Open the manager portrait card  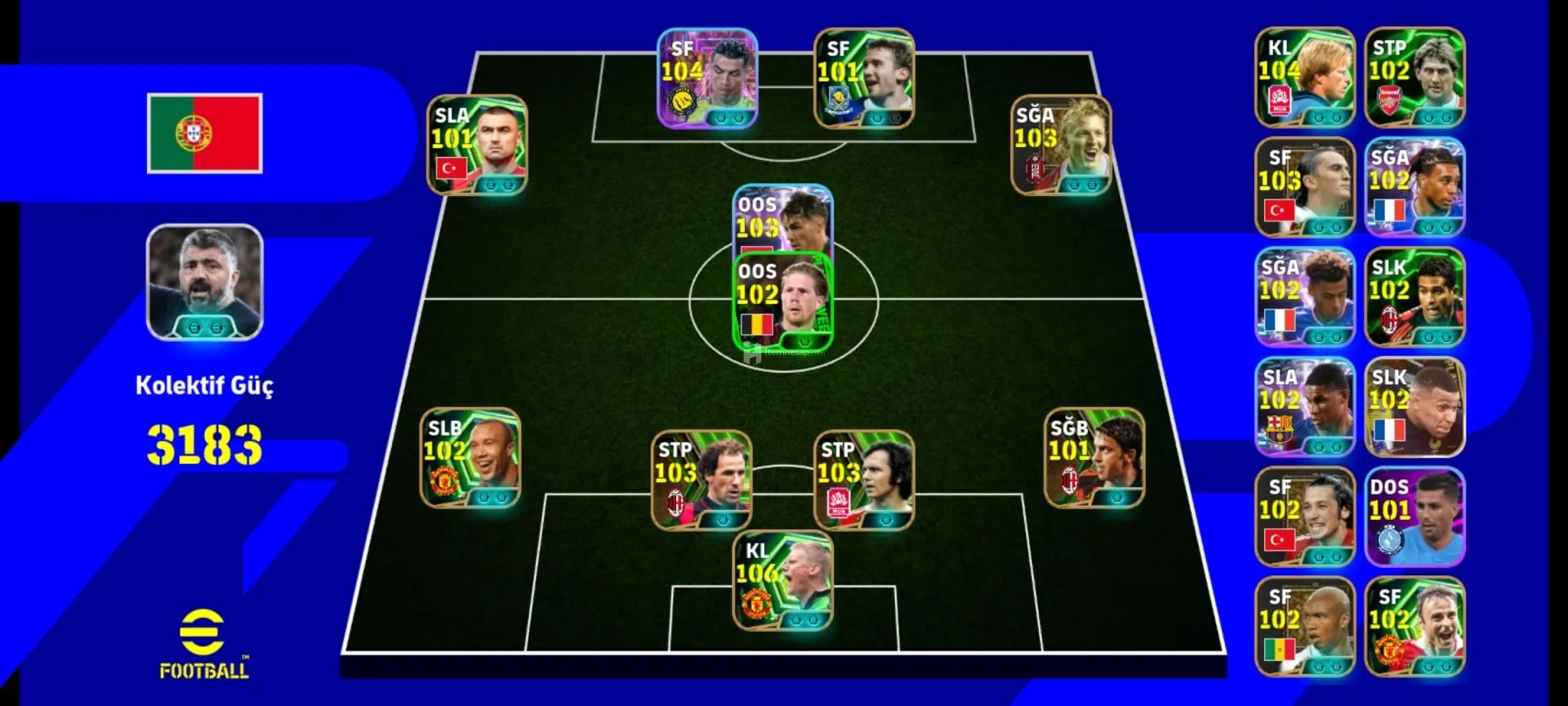pos(205,282)
